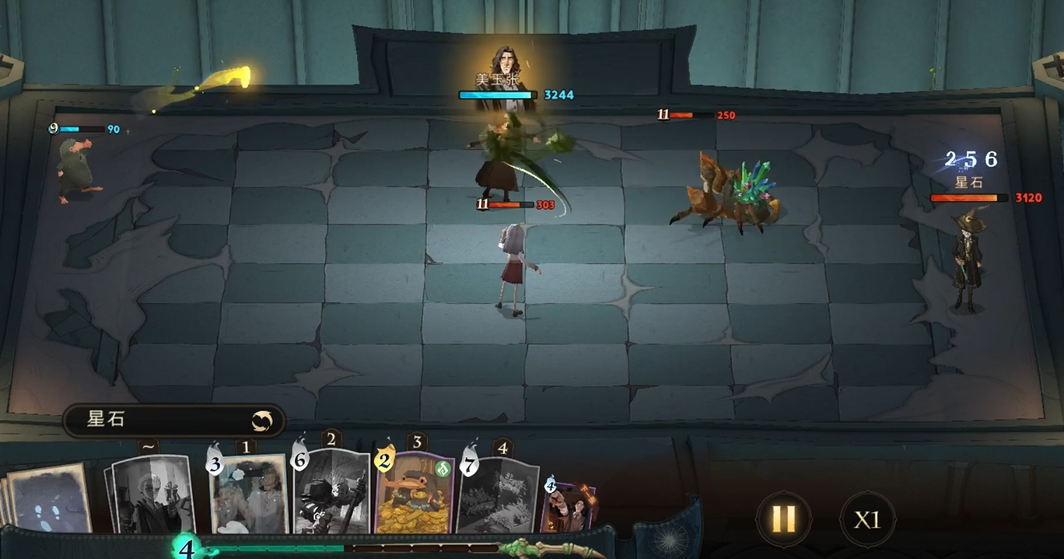Choose the companion card marked with a tilde

152,495
